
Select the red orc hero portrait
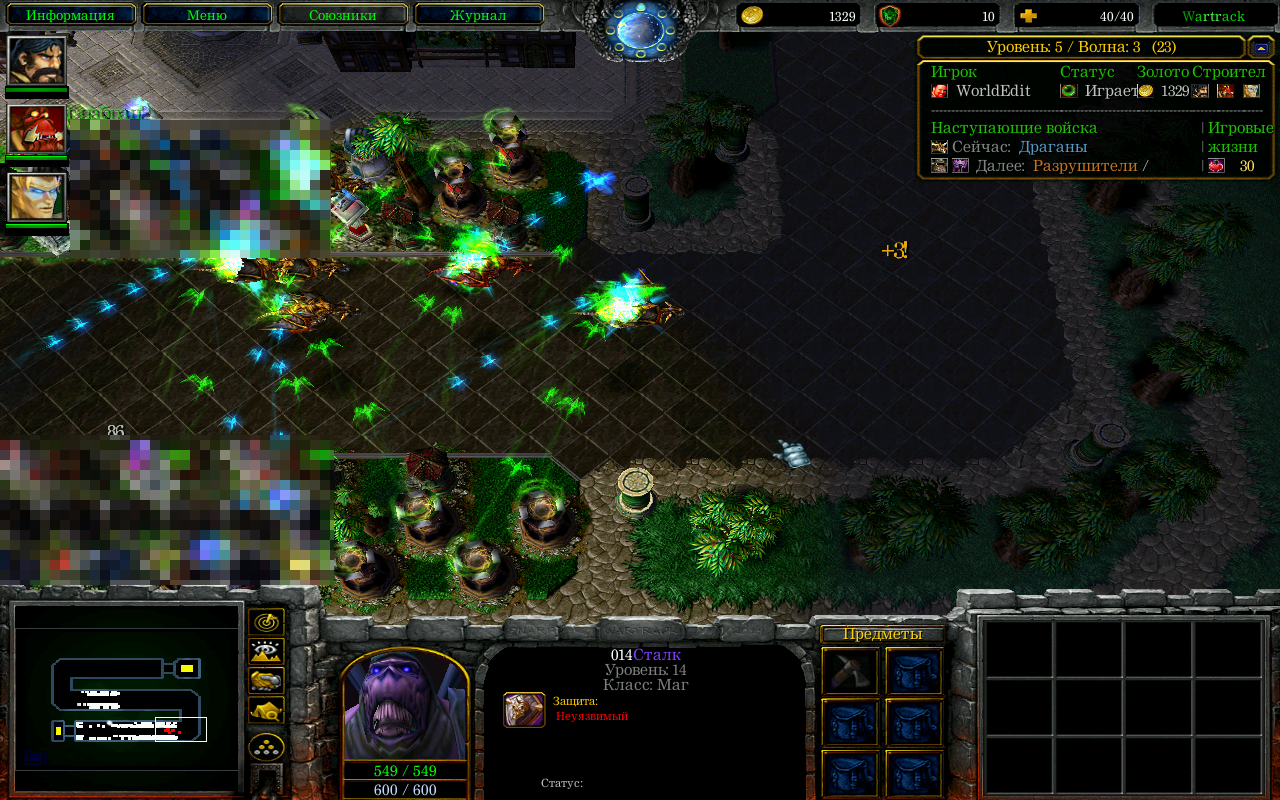pyautogui.click(x=37, y=129)
